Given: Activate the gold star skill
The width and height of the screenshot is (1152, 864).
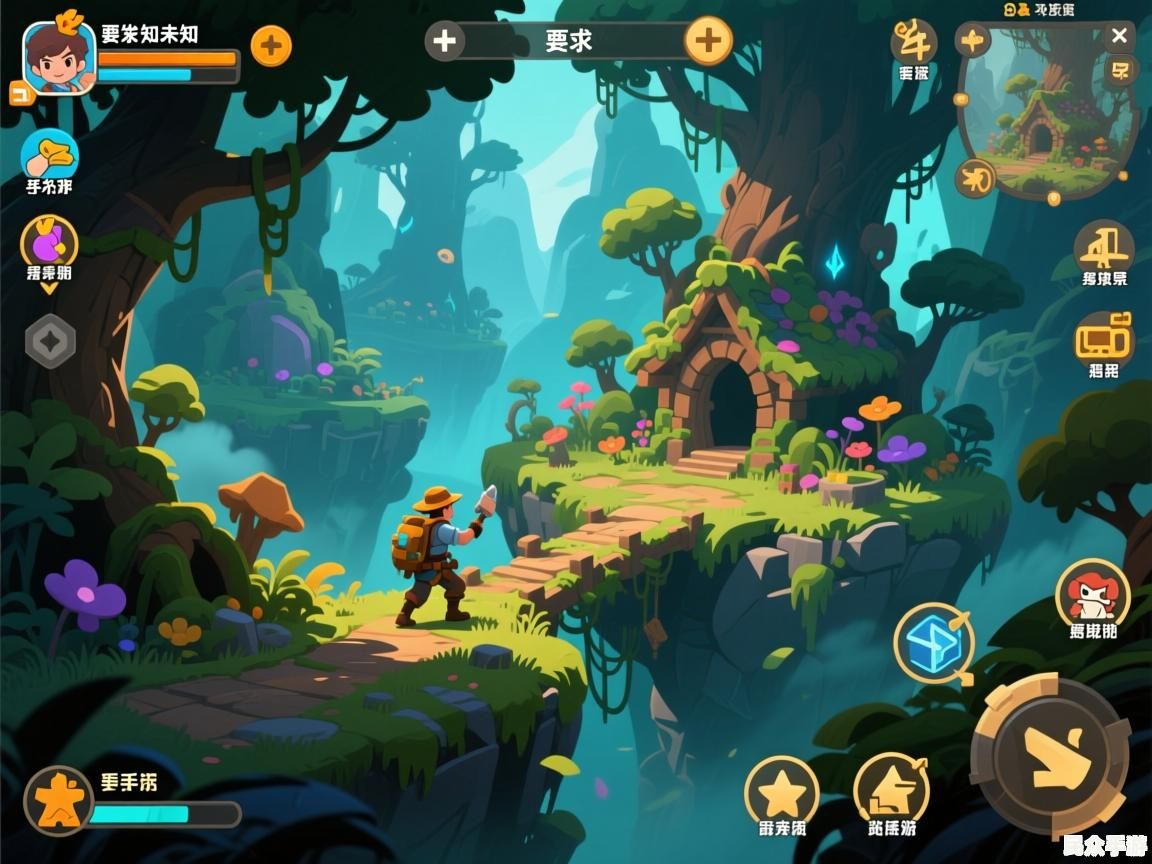Looking at the screenshot, I should point(782,793).
